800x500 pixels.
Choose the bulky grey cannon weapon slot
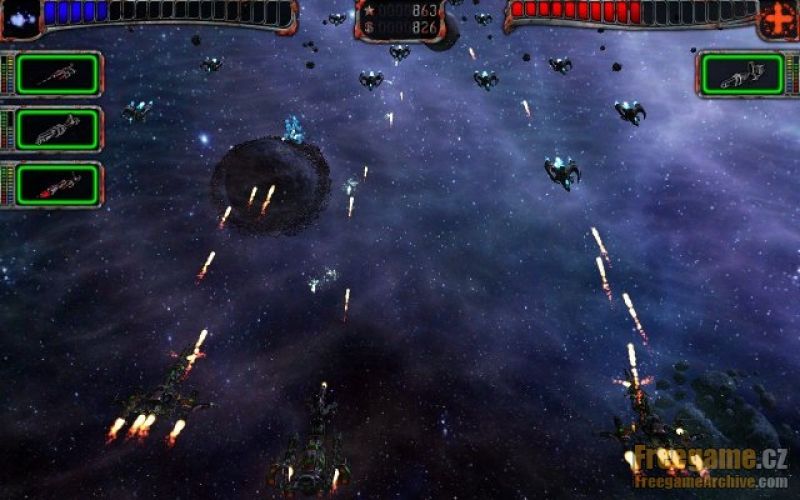[x=58, y=130]
